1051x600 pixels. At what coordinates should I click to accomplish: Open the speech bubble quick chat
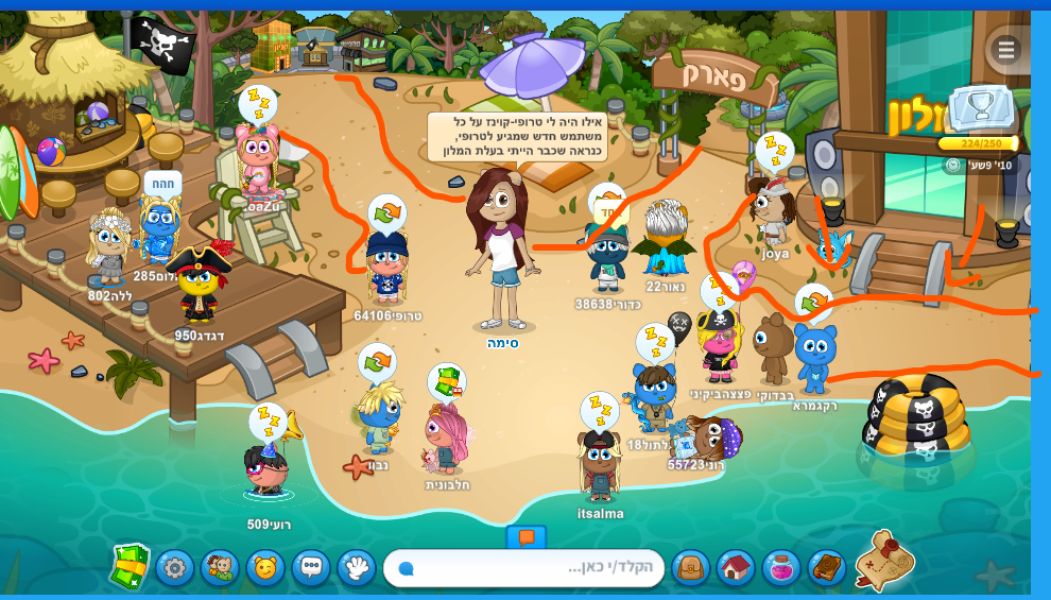point(311,569)
